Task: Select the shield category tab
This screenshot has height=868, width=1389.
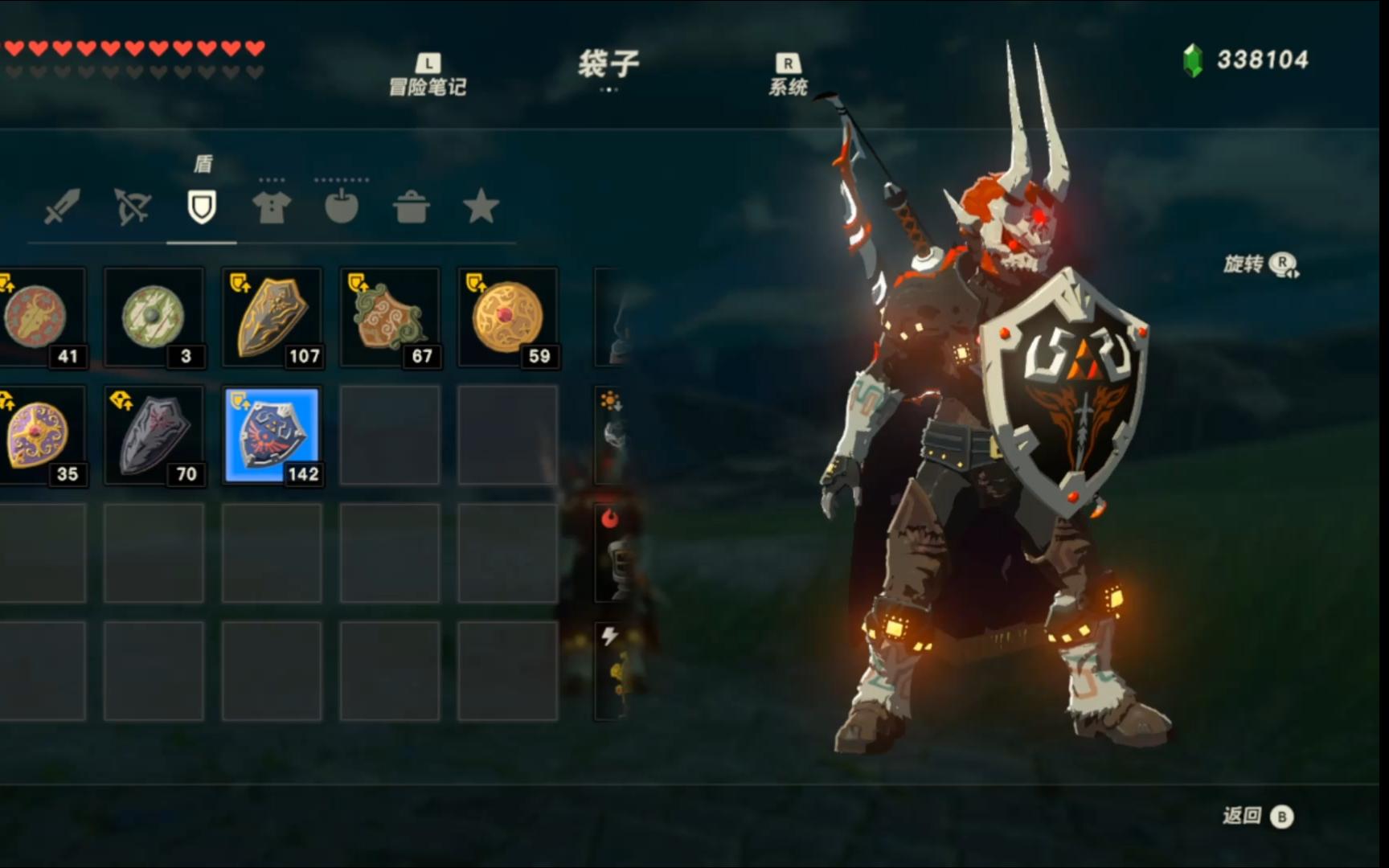Action: pyautogui.click(x=202, y=207)
